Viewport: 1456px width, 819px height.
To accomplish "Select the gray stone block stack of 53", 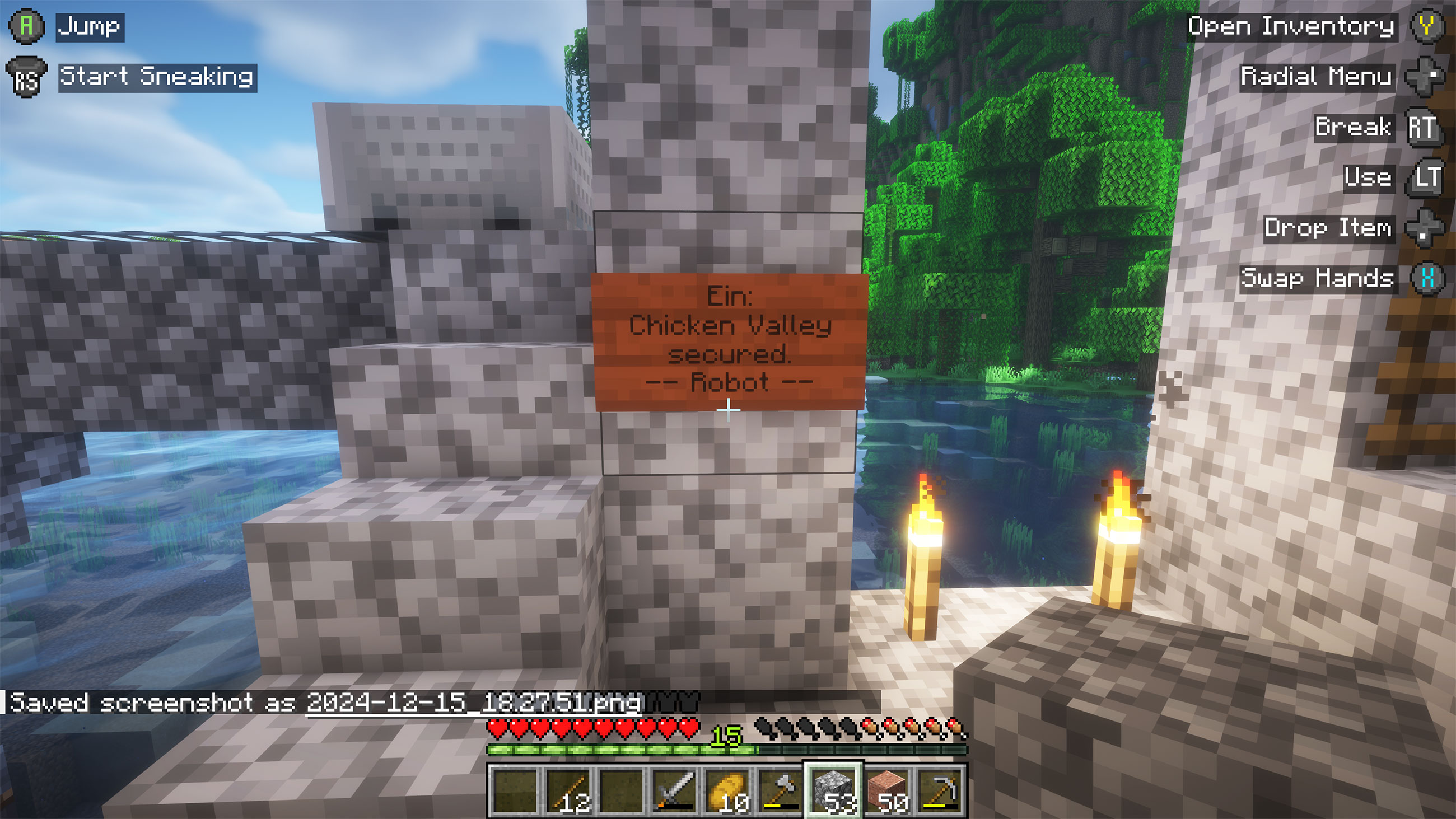I will [833, 790].
